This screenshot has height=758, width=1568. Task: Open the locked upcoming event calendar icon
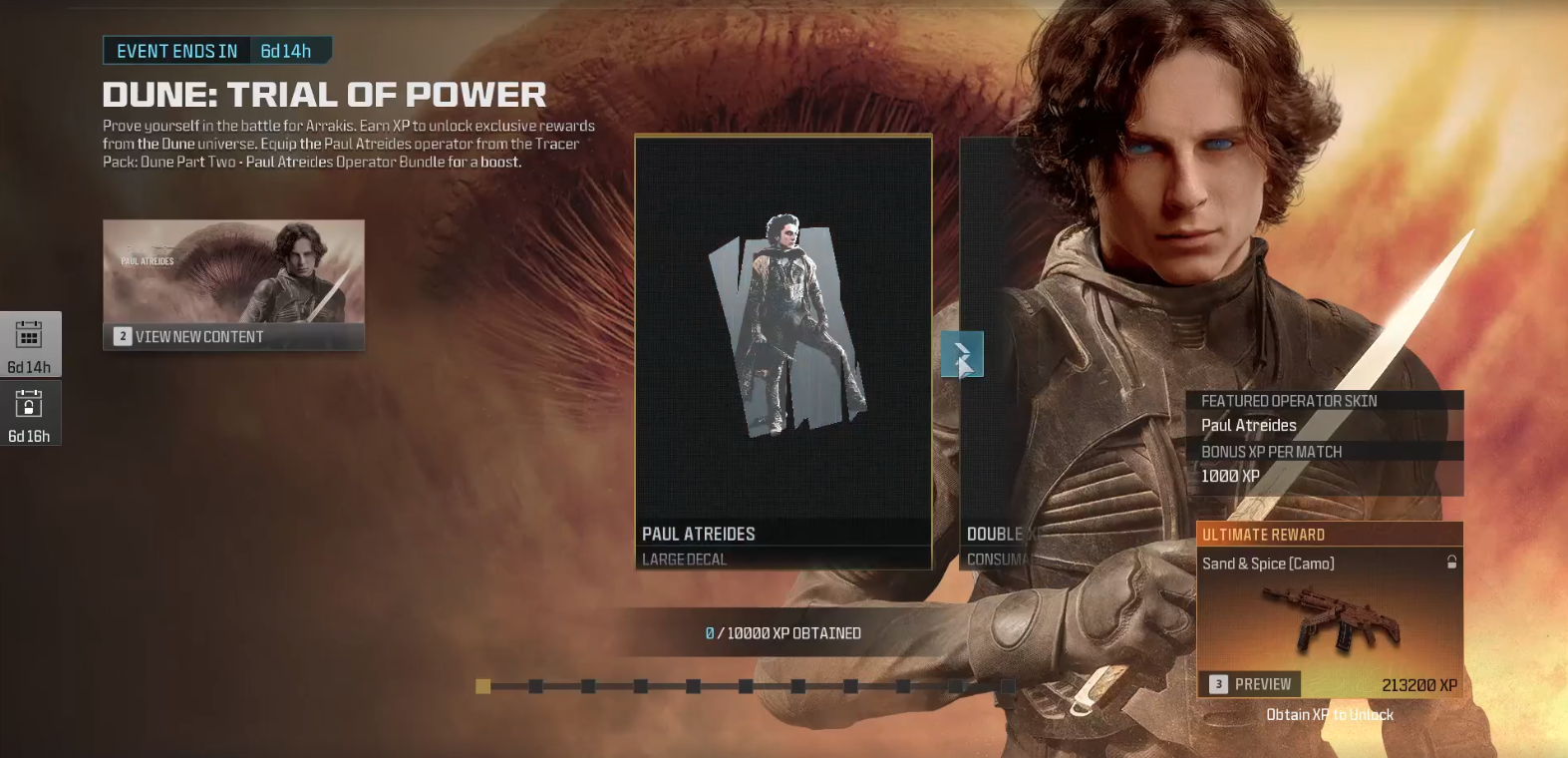pyautogui.click(x=31, y=412)
